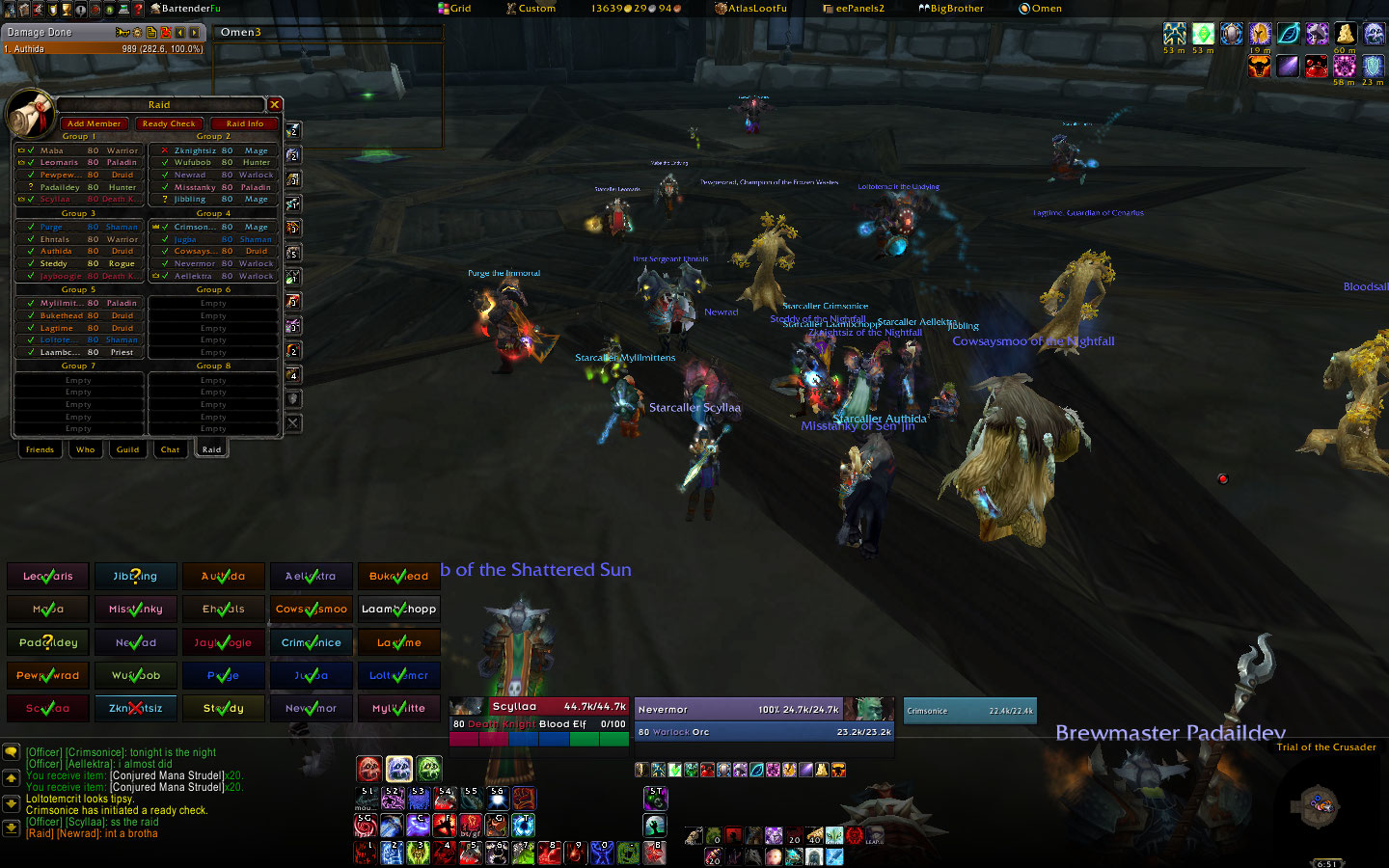
Task: Click the Scyllaa player unit frame
Action: [538, 715]
